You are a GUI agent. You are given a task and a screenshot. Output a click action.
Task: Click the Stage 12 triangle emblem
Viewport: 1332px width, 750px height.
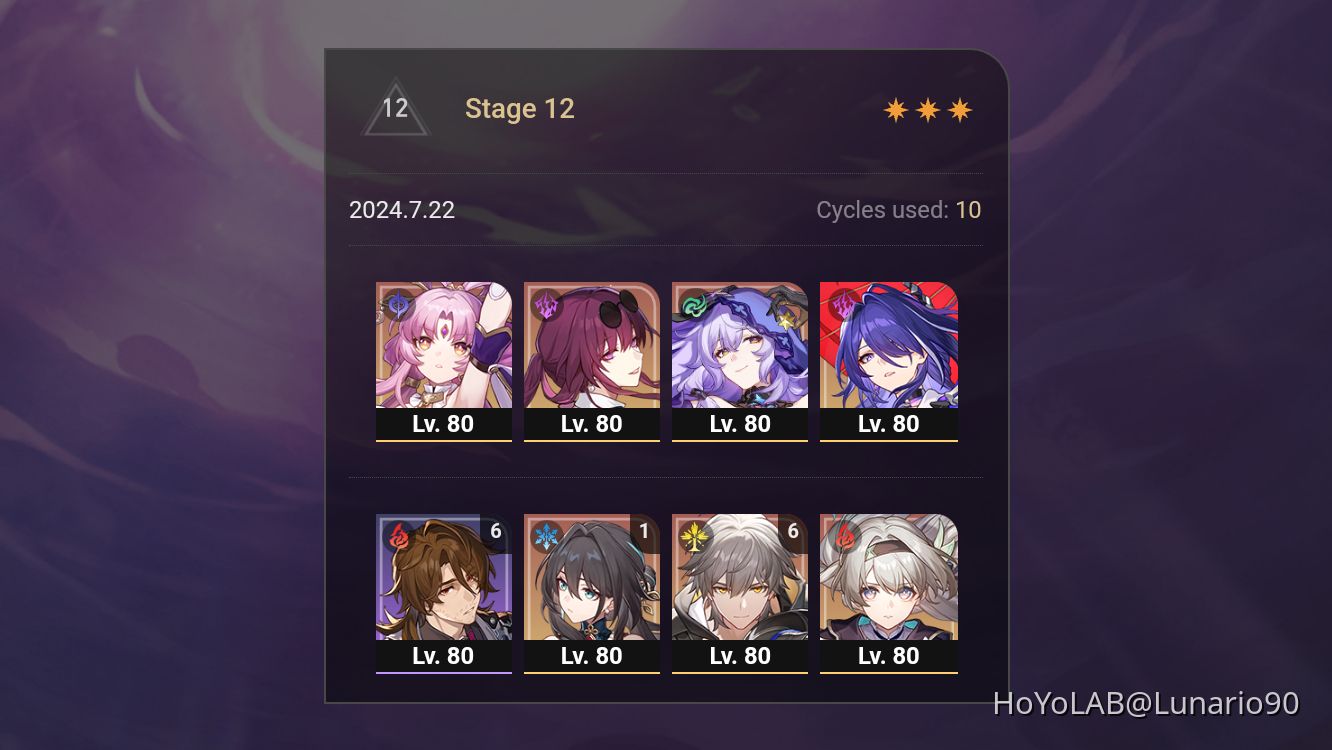[398, 108]
